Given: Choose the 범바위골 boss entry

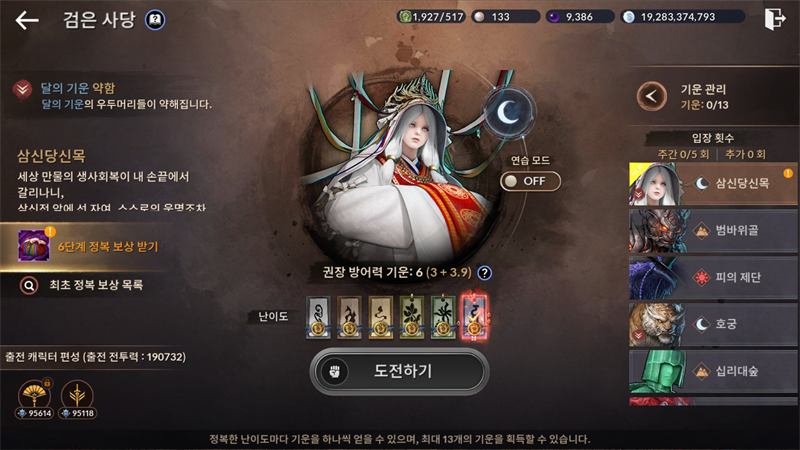Looking at the screenshot, I should [713, 231].
